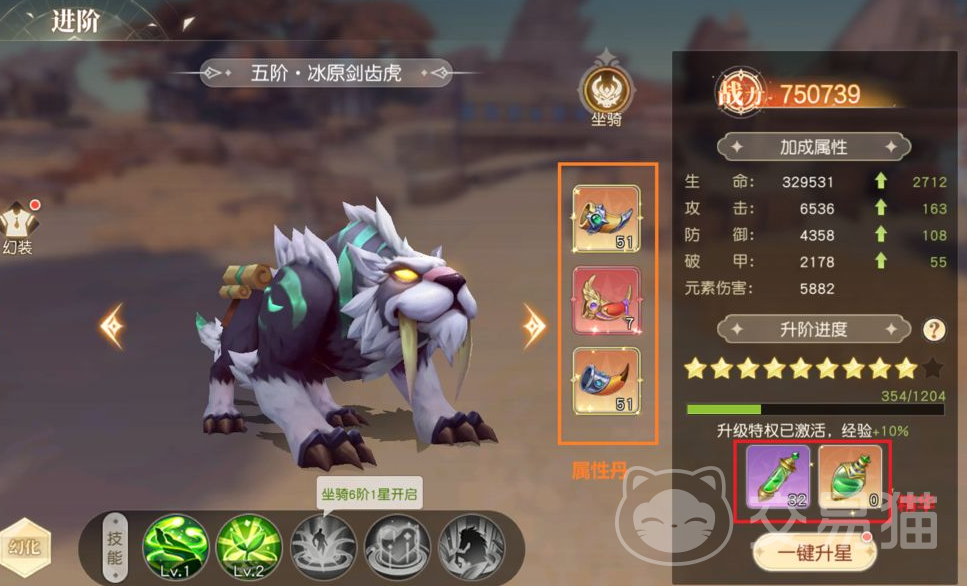Select the purple potion upgrade material
This screenshot has height=586, width=967.
click(x=780, y=478)
